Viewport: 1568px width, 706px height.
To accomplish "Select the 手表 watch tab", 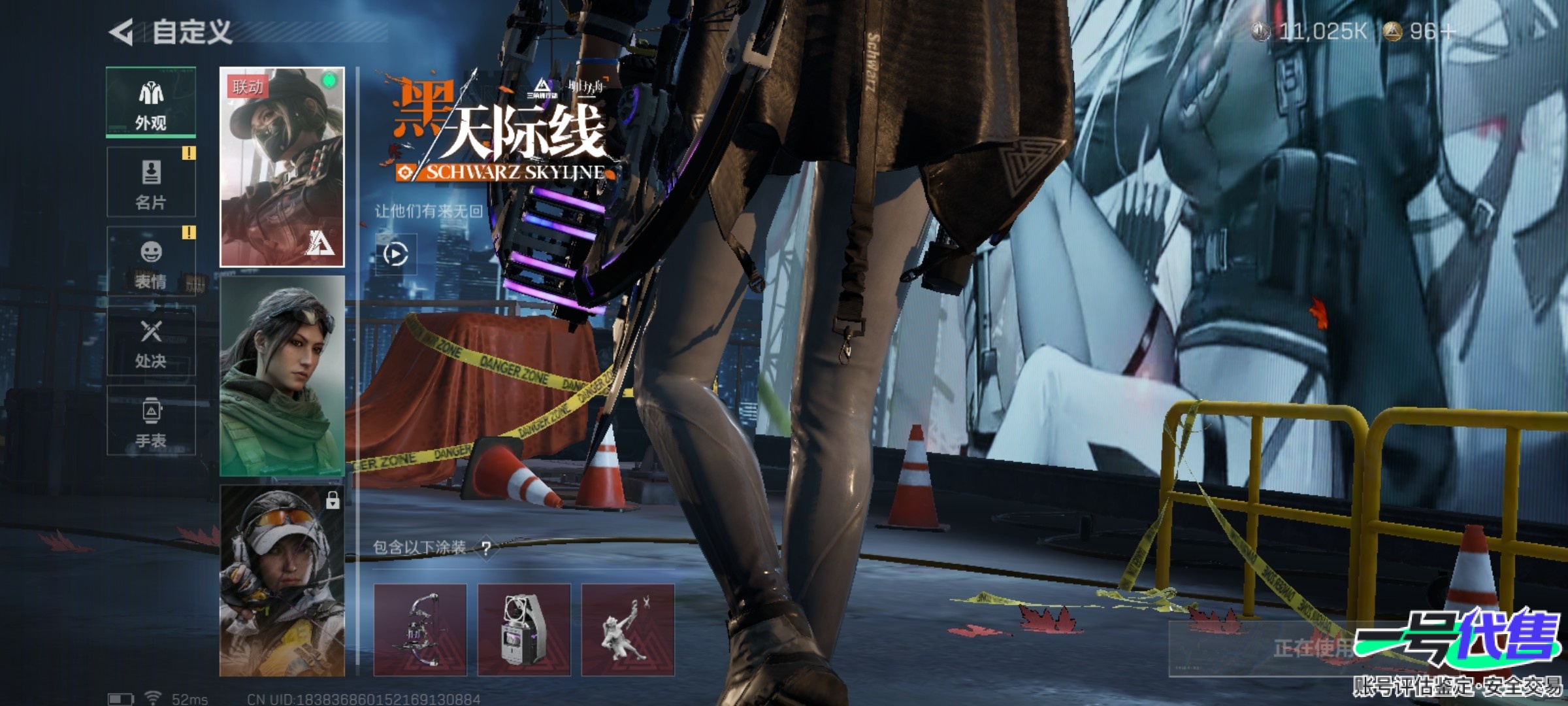I will (x=151, y=421).
